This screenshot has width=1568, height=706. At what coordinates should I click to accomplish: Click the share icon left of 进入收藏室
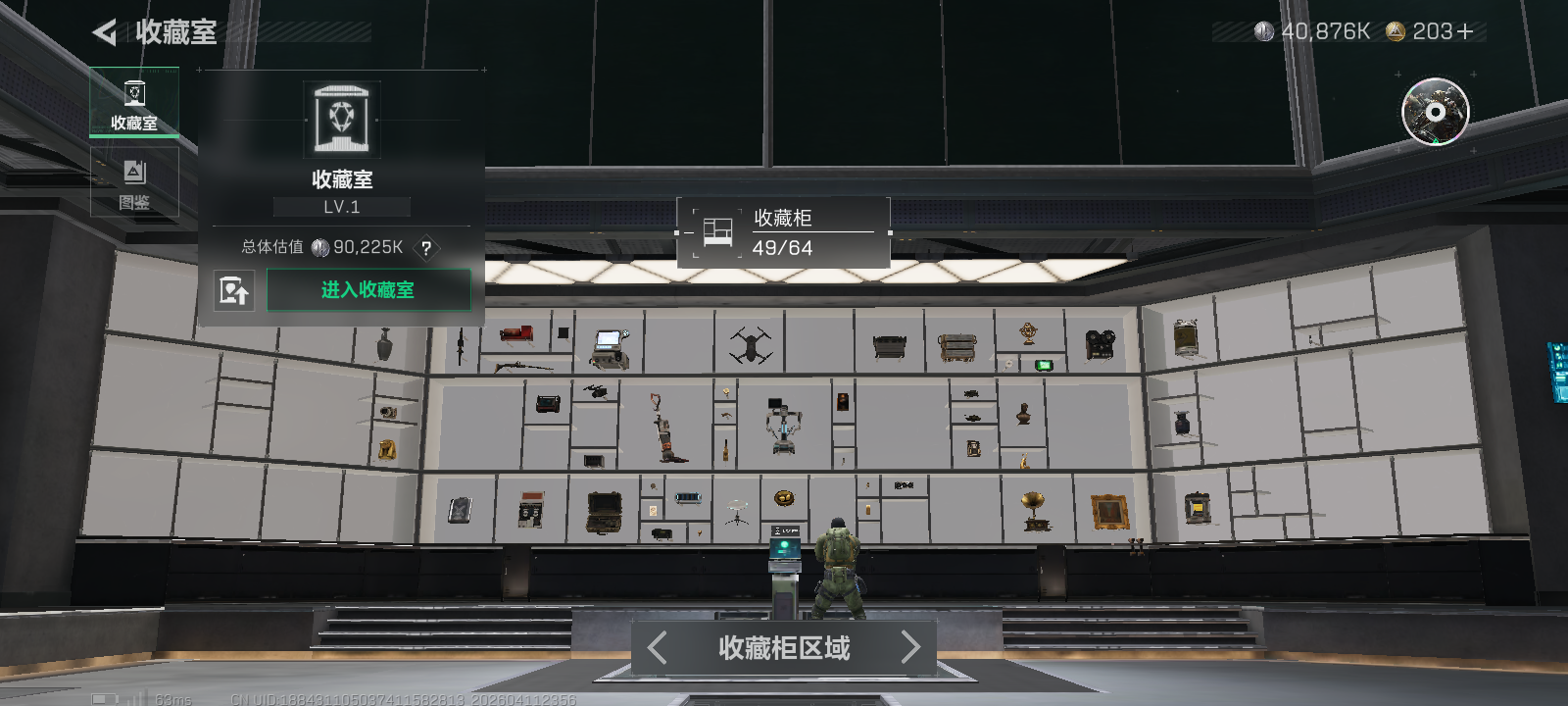pos(234,289)
